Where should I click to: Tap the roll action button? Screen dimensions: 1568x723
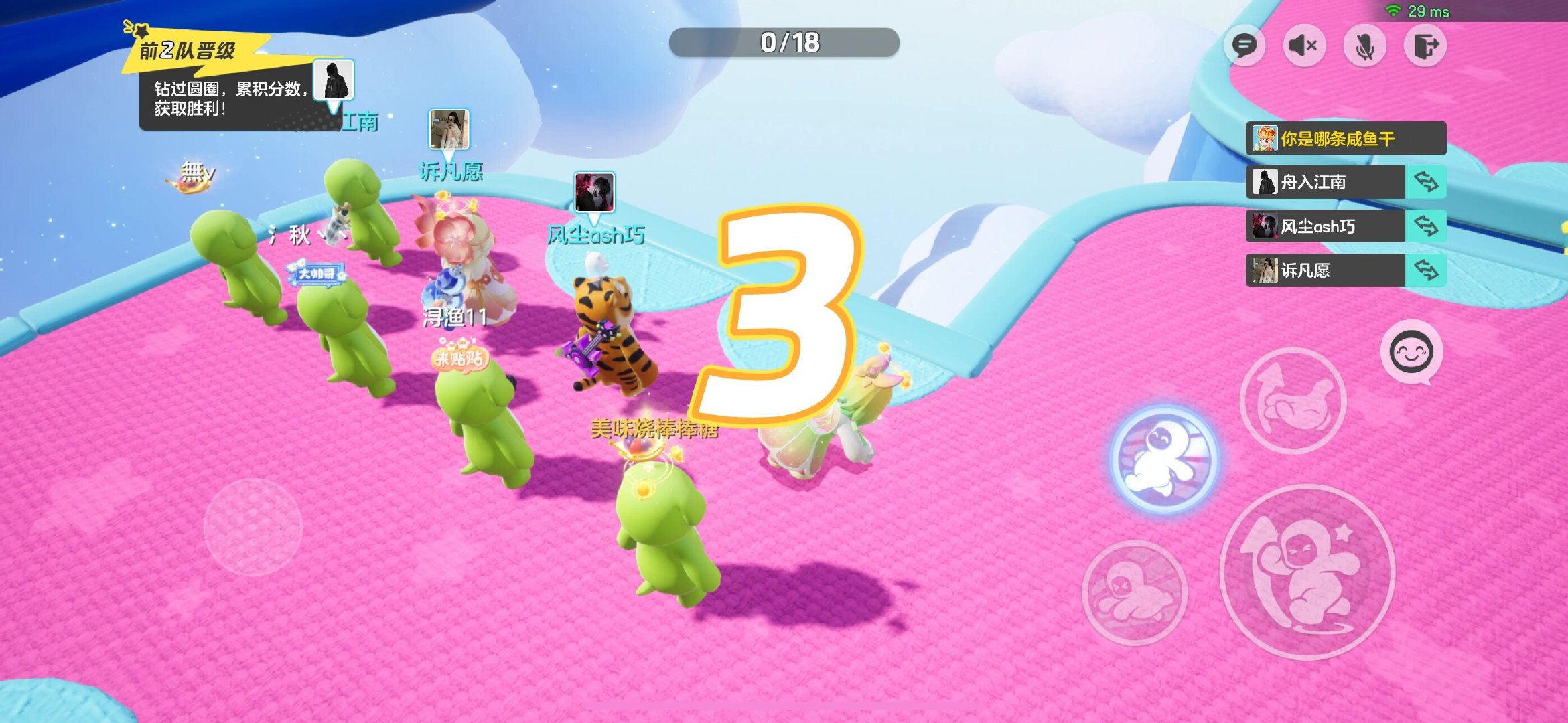pos(1135,592)
